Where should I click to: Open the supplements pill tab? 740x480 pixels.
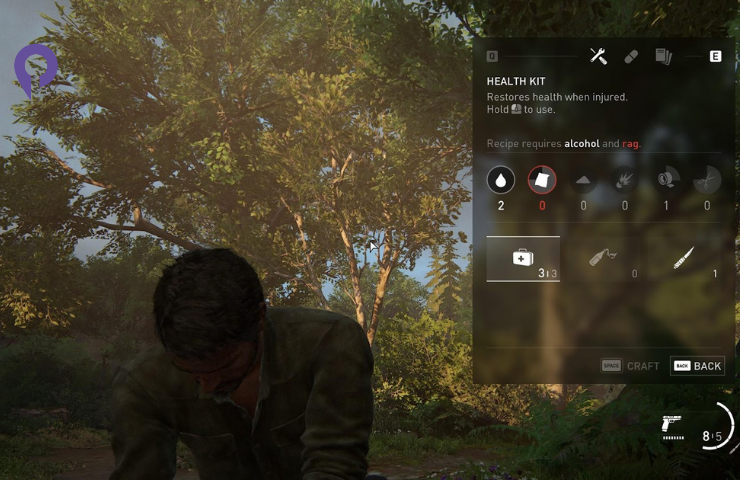pyautogui.click(x=631, y=57)
